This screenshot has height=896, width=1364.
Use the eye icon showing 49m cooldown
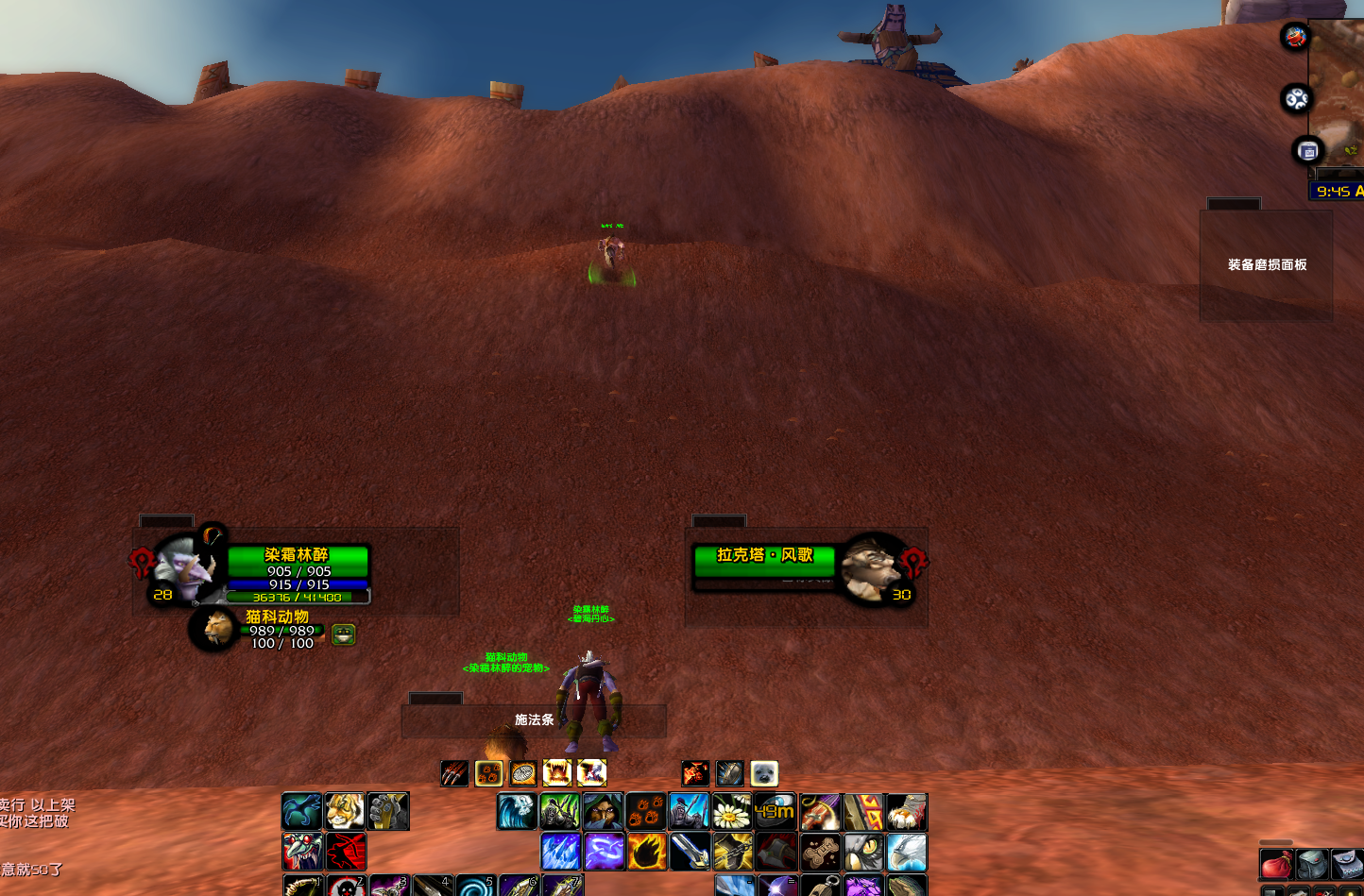(x=775, y=812)
